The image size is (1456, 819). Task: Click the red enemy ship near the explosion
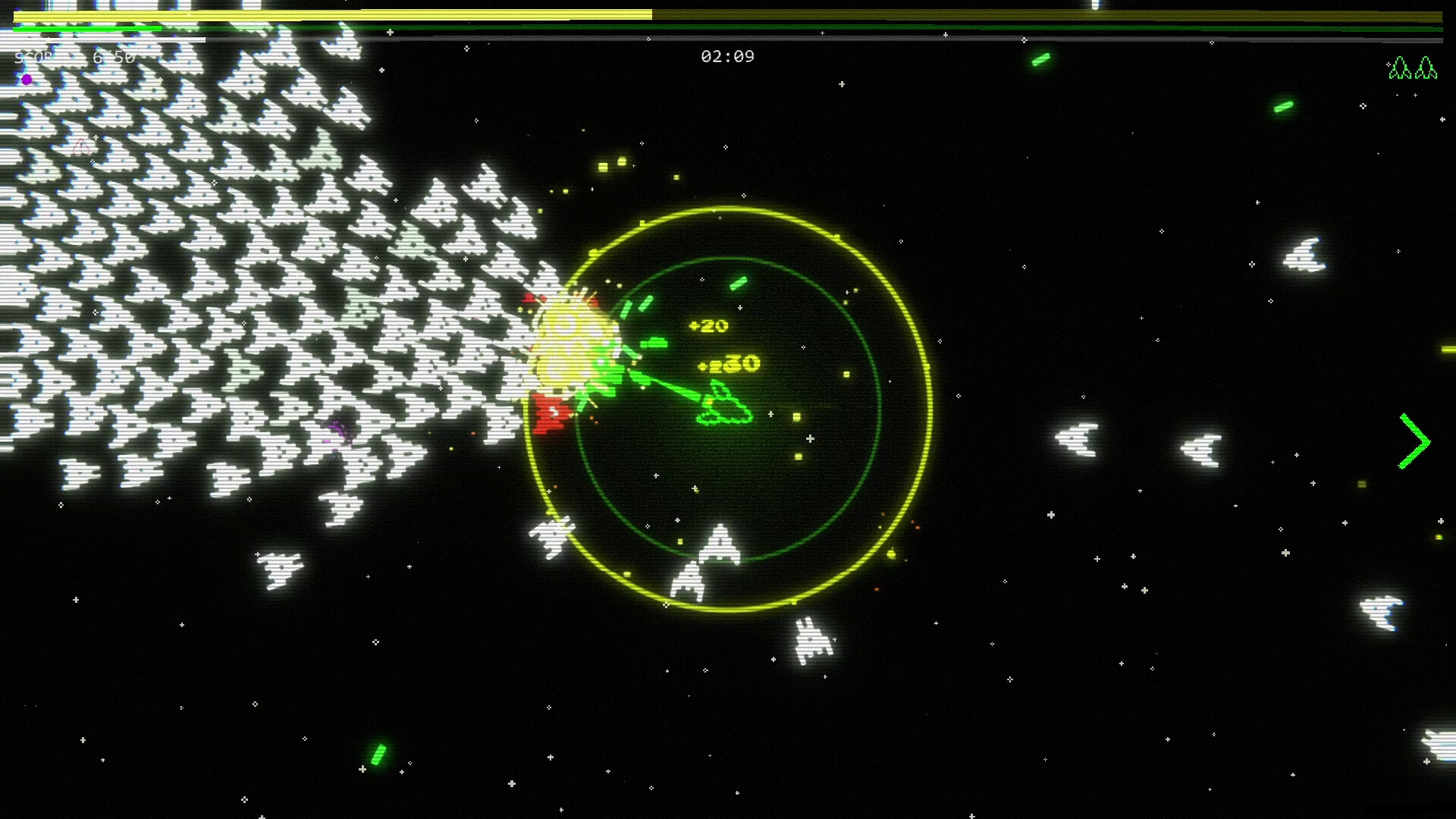[552, 413]
